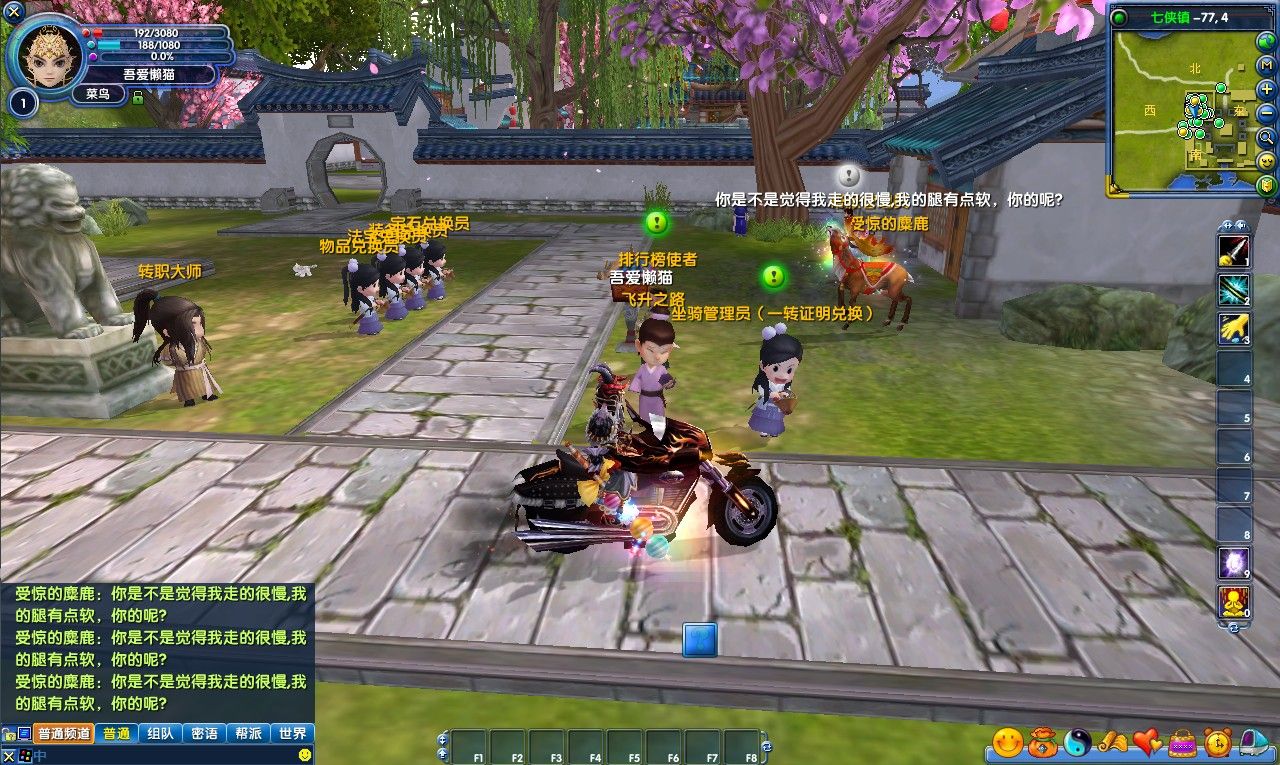
Task: Use the cyan burst skill in slot 2
Action: coord(1233,289)
